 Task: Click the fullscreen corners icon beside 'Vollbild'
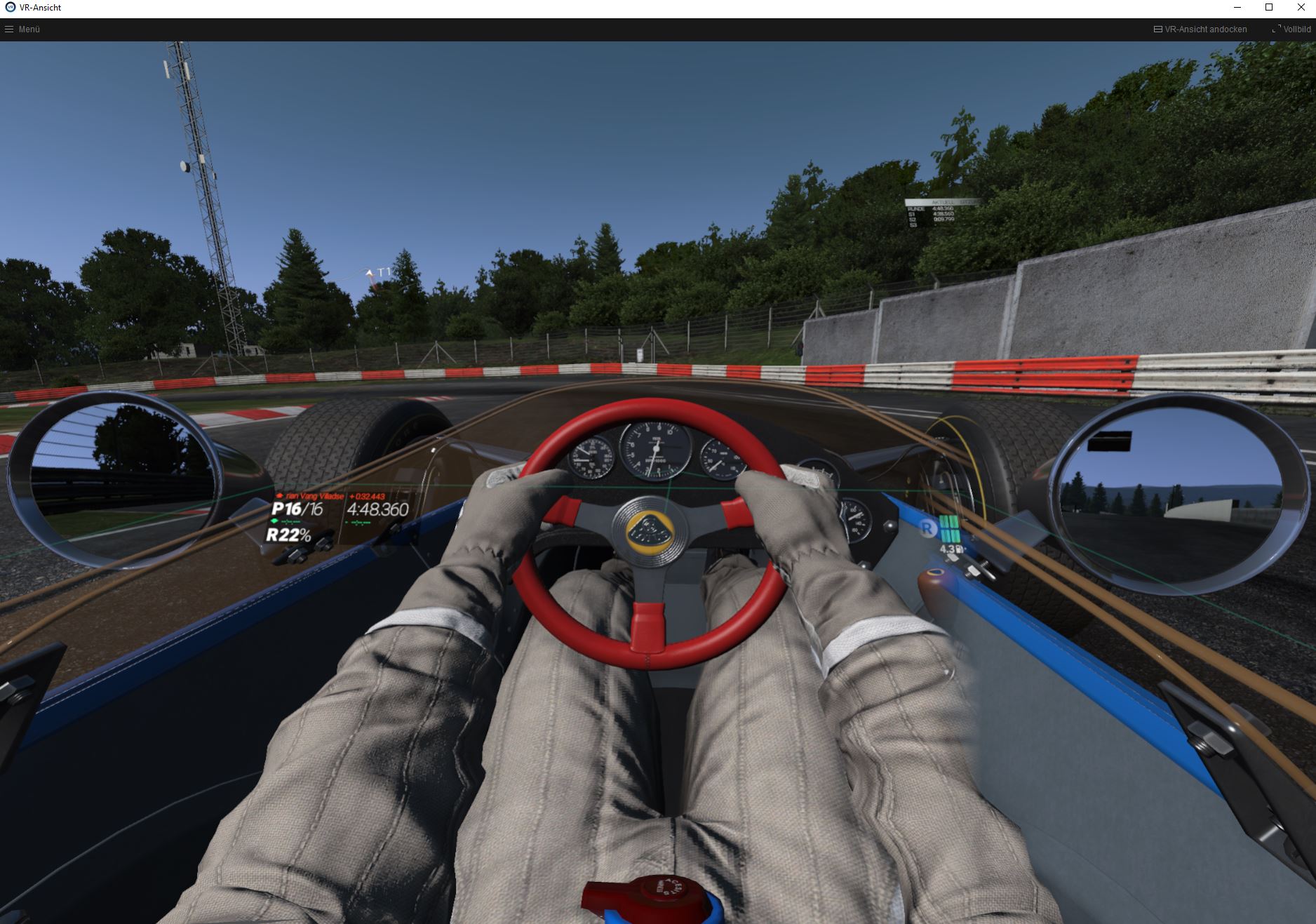pyautogui.click(x=1275, y=29)
